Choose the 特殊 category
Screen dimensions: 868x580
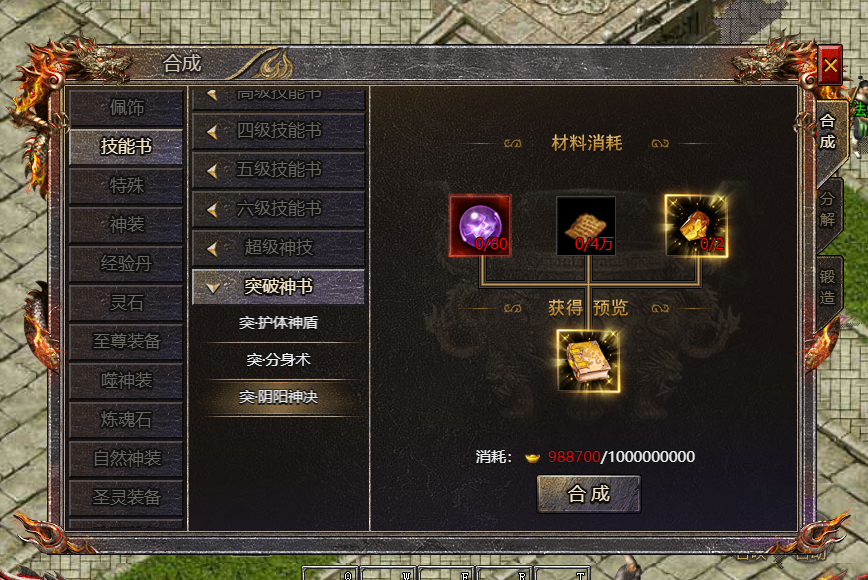(x=126, y=186)
